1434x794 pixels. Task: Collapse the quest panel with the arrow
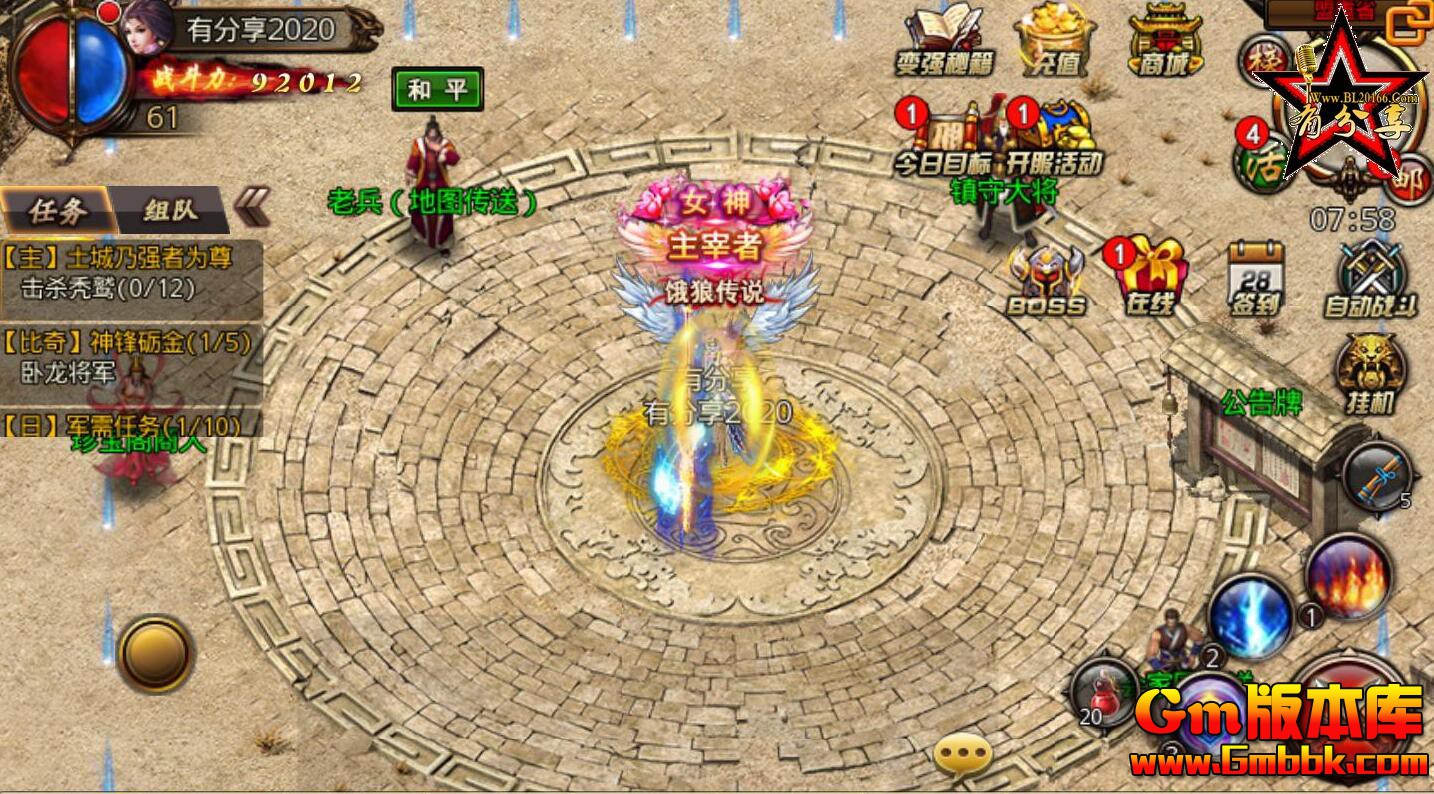pos(251,208)
